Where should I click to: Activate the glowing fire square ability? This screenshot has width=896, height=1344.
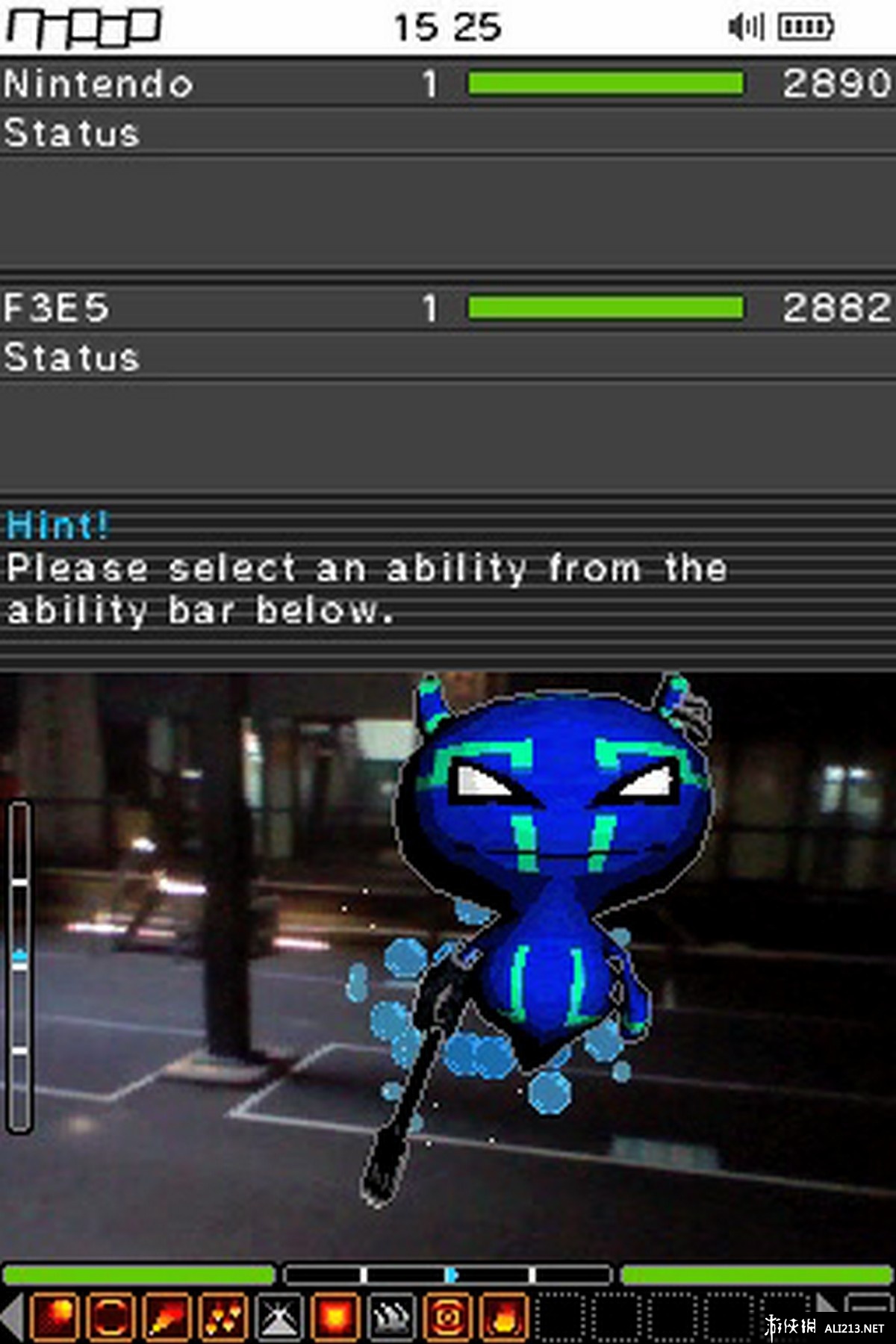click(335, 1316)
